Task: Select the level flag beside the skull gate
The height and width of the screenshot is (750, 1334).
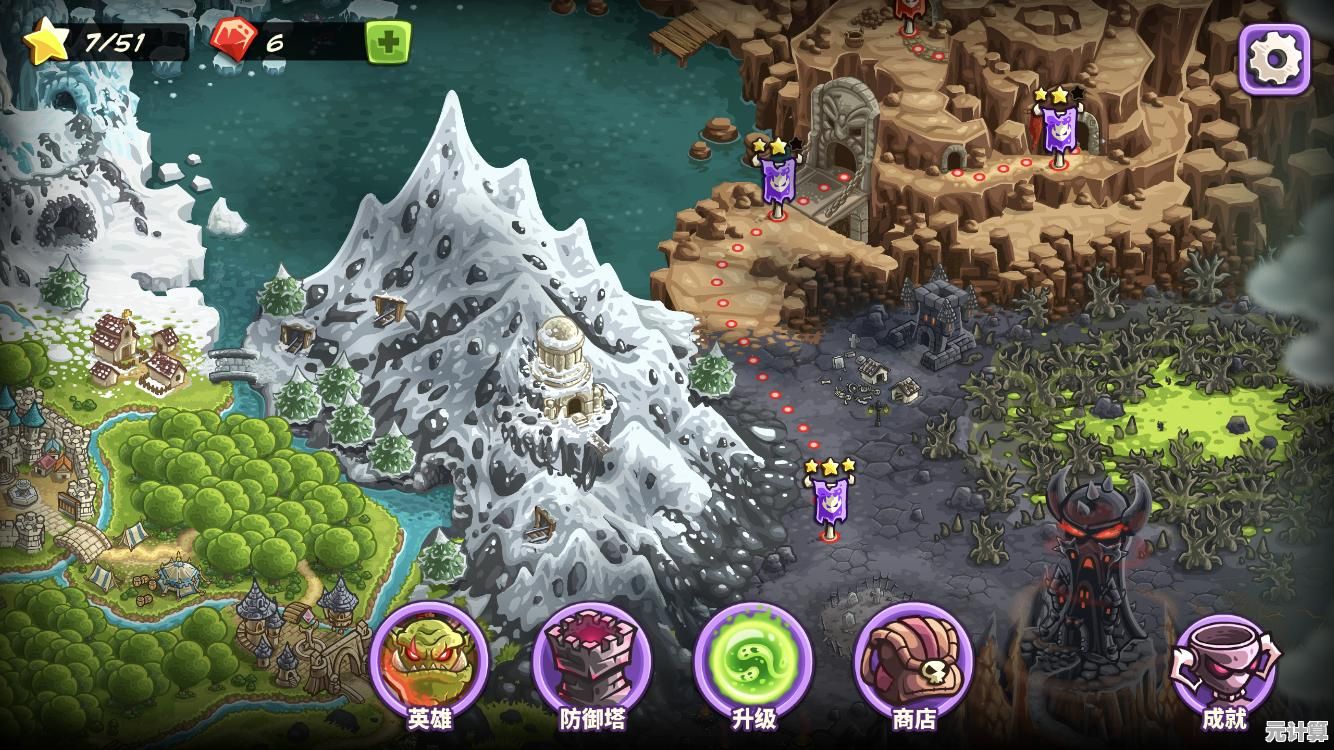Action: [776, 180]
